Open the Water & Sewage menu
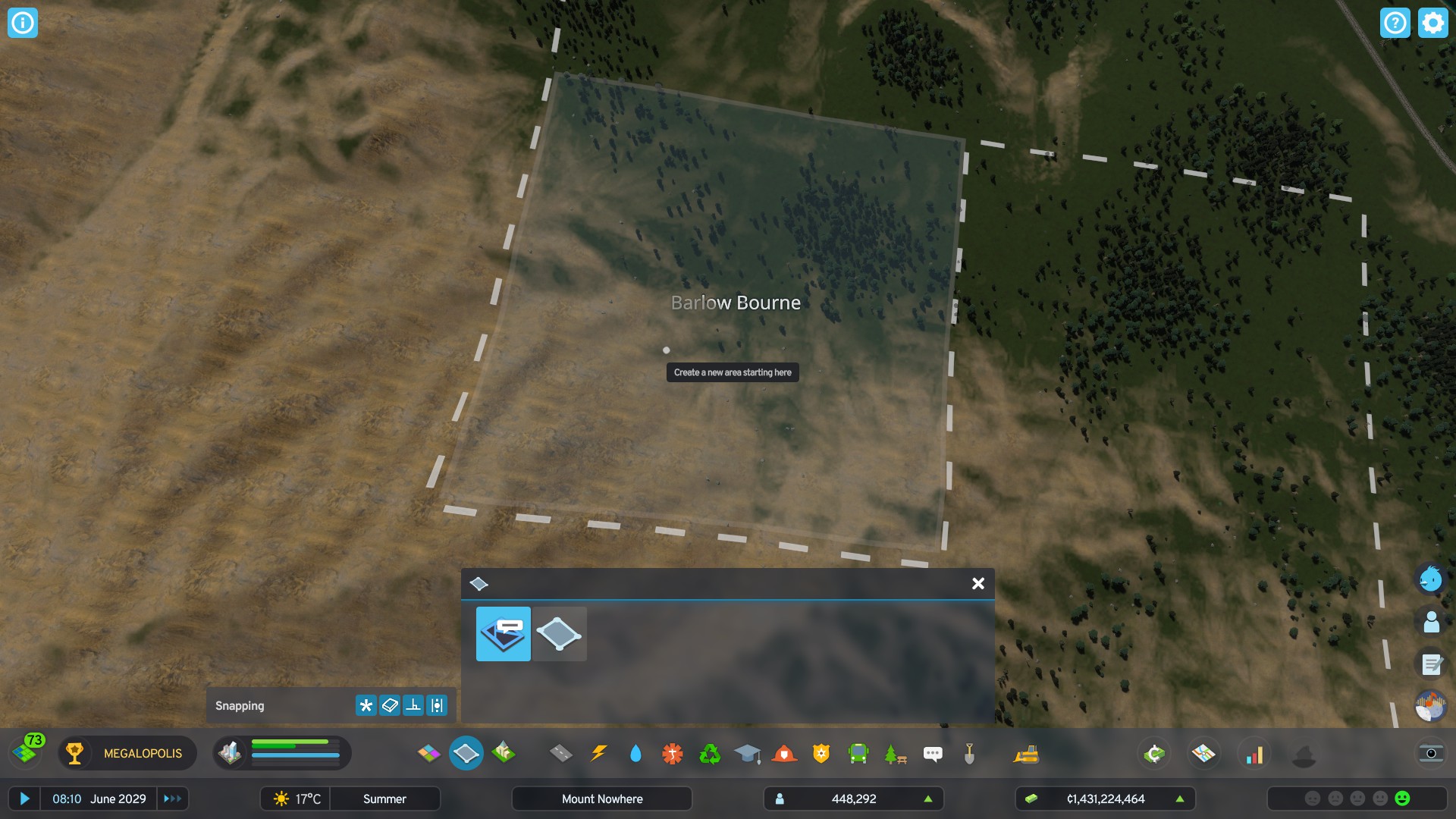This screenshot has width=1456, height=819. pos(636,753)
